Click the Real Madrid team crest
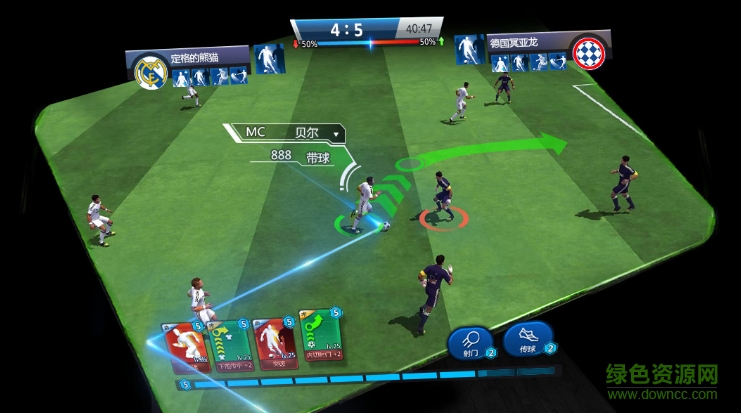The width and height of the screenshot is (741, 413). point(151,70)
